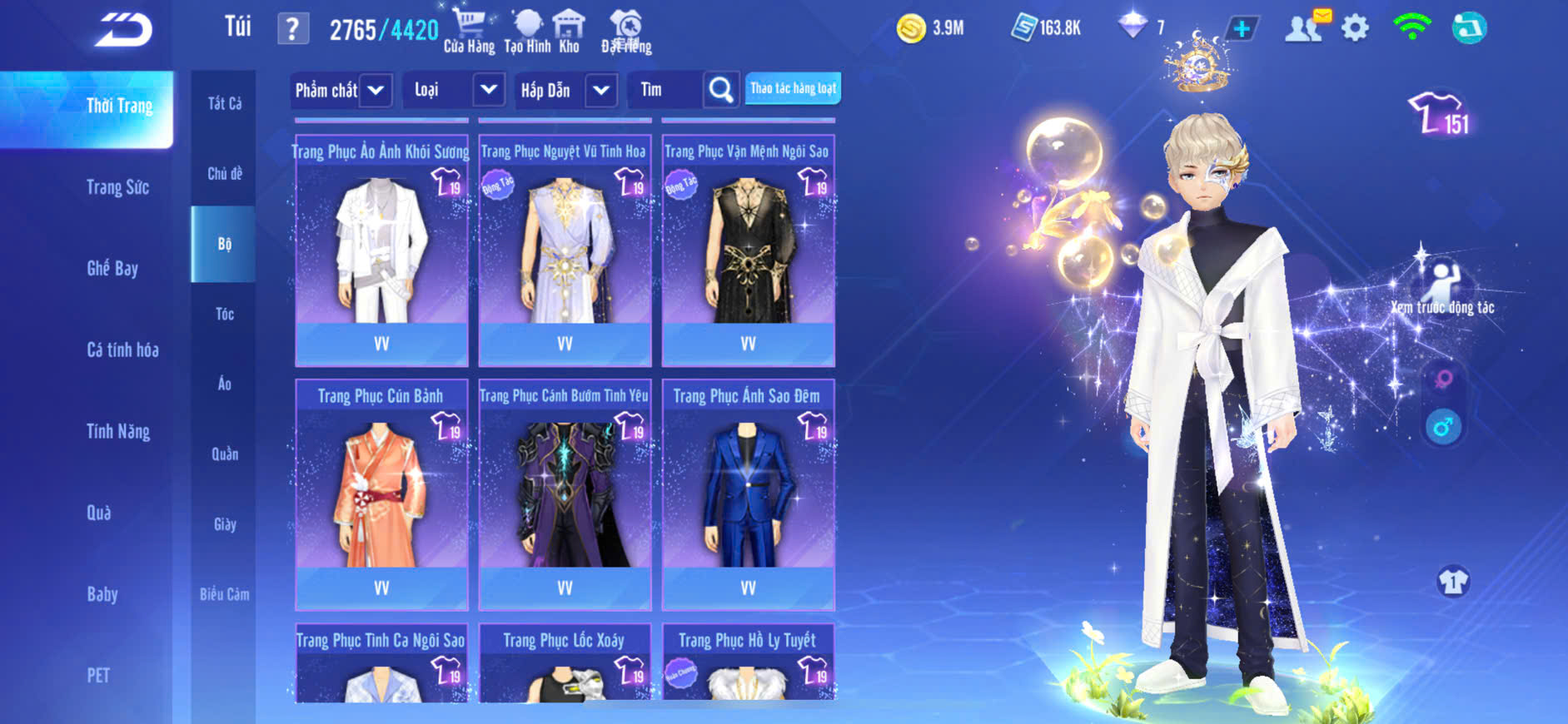
Task: Open the Cá tính hóa category
Action: click(122, 350)
